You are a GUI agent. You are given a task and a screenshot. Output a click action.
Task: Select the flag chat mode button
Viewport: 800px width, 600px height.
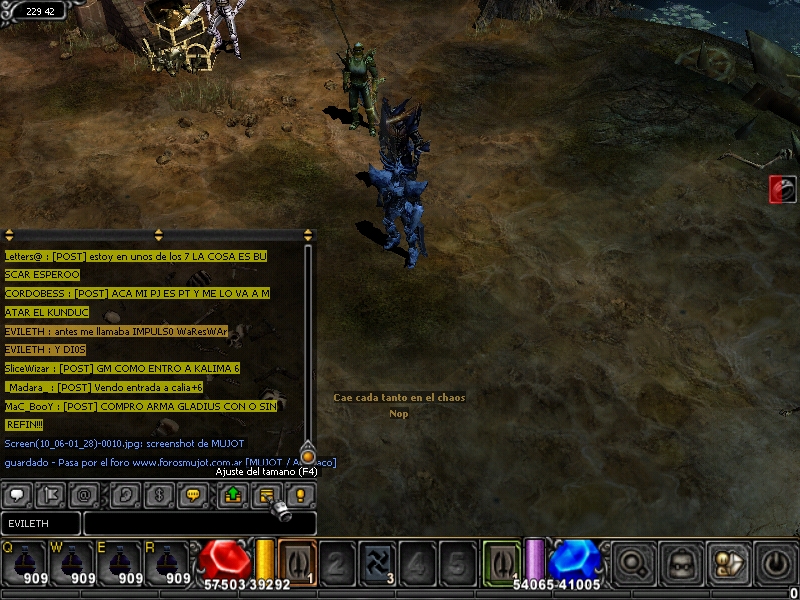point(51,495)
